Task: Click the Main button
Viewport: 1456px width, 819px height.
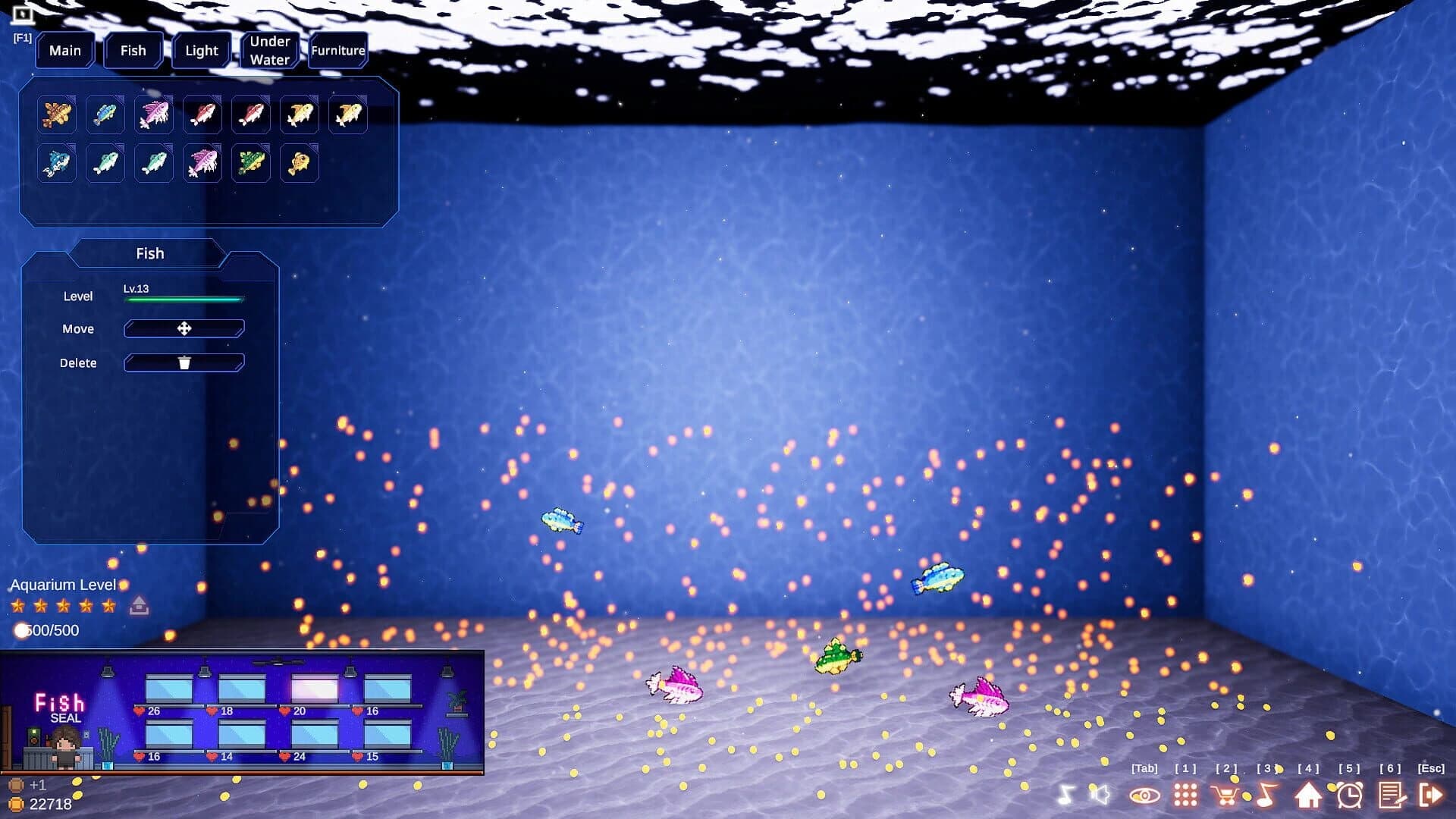Action: [65, 50]
